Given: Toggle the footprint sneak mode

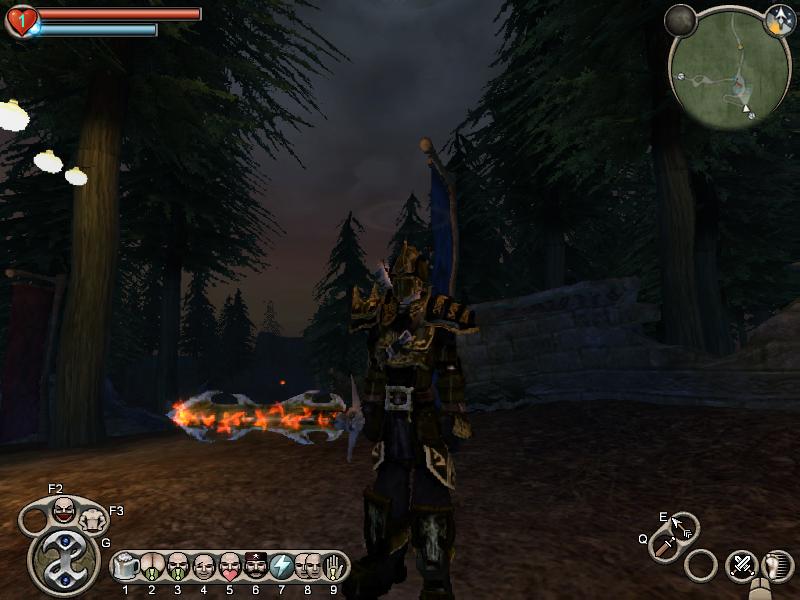Looking at the screenshot, I should tap(773, 565).
